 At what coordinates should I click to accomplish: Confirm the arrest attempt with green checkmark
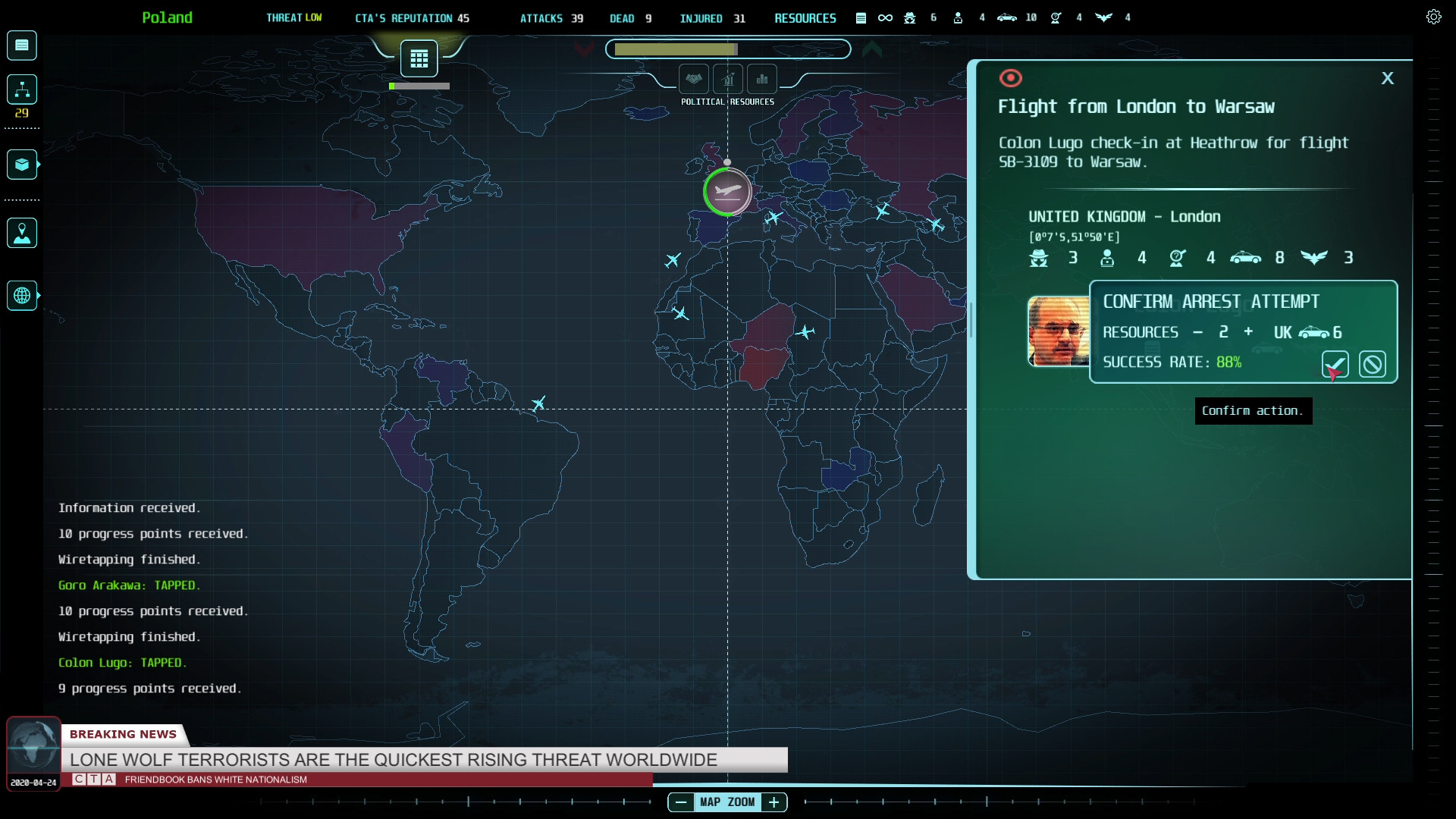(1335, 365)
